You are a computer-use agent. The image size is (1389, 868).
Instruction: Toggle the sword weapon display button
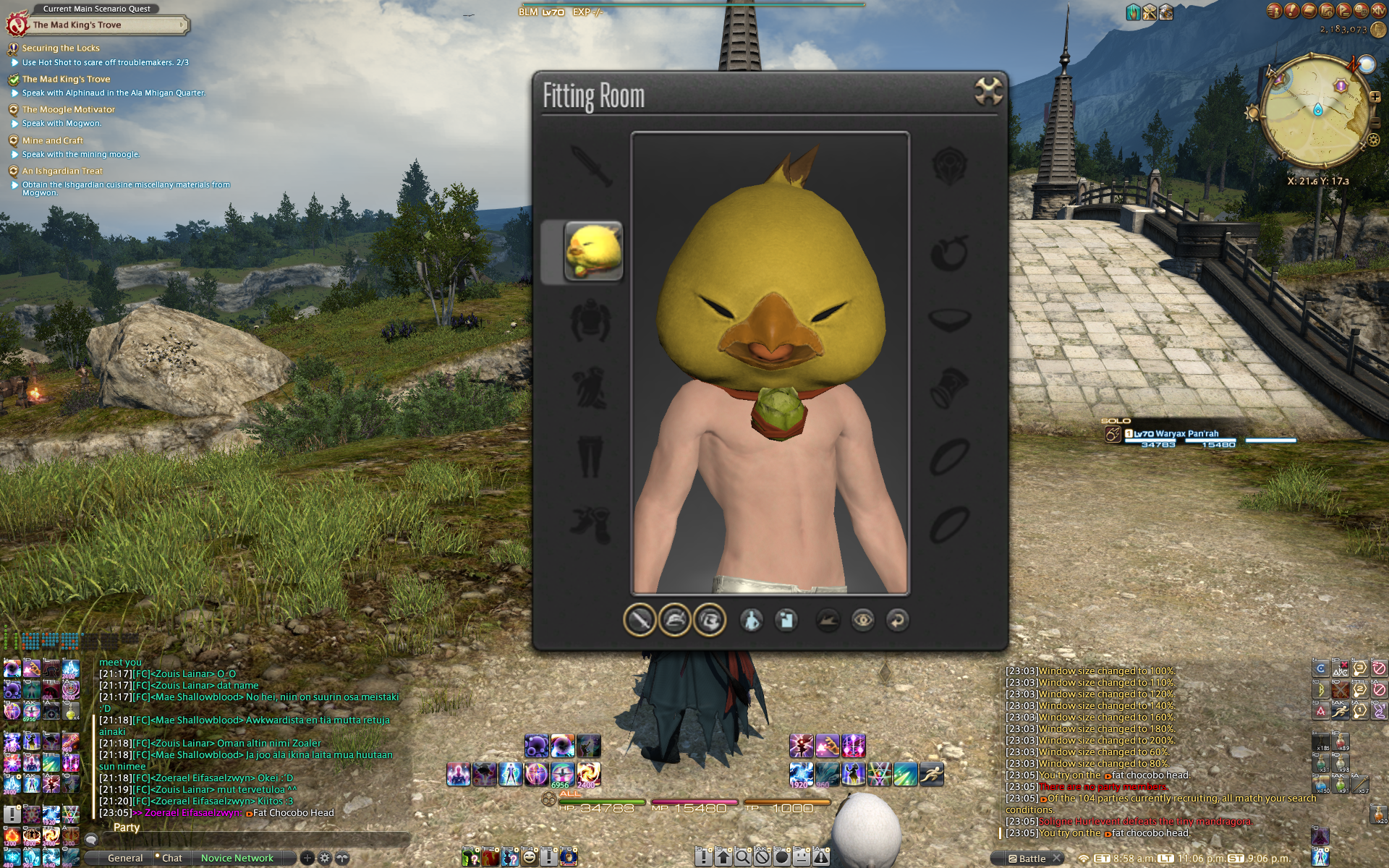(x=640, y=620)
